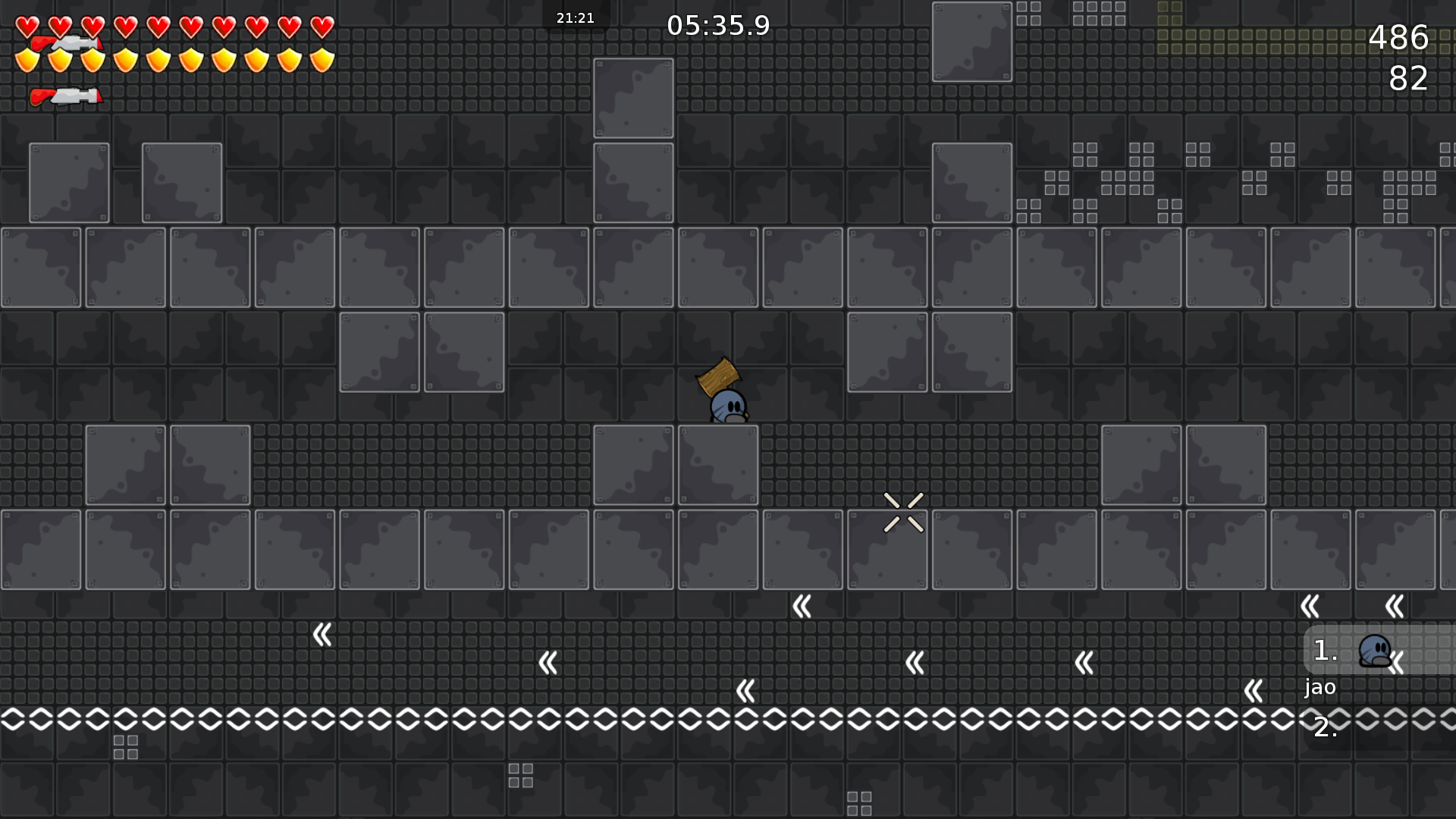Click the crosshair in the play area
This screenshot has width=1456, height=819.
903,511
